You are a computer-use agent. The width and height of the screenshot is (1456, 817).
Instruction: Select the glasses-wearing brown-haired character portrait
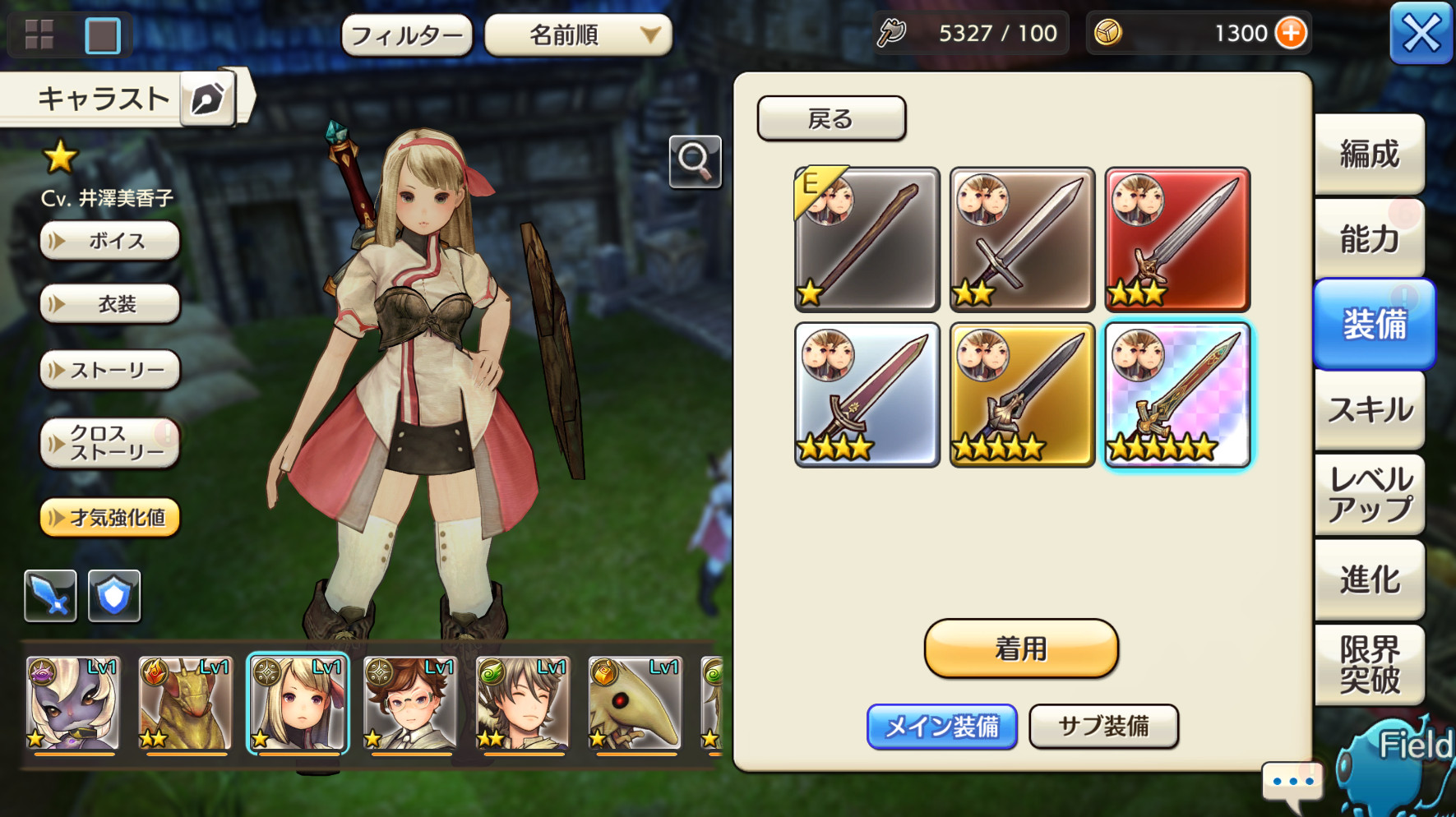[409, 704]
